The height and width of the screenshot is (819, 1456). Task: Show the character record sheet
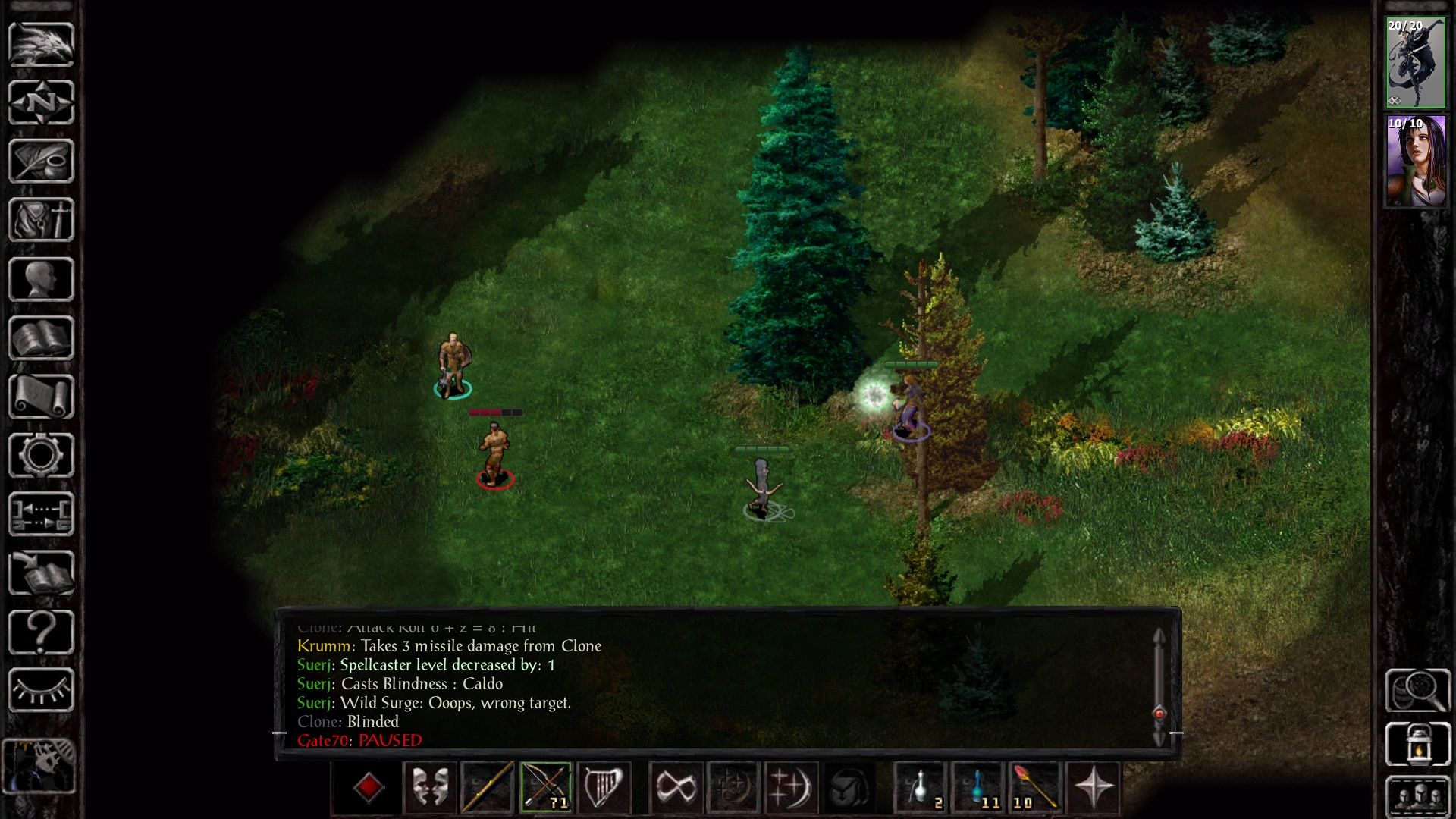[41, 279]
